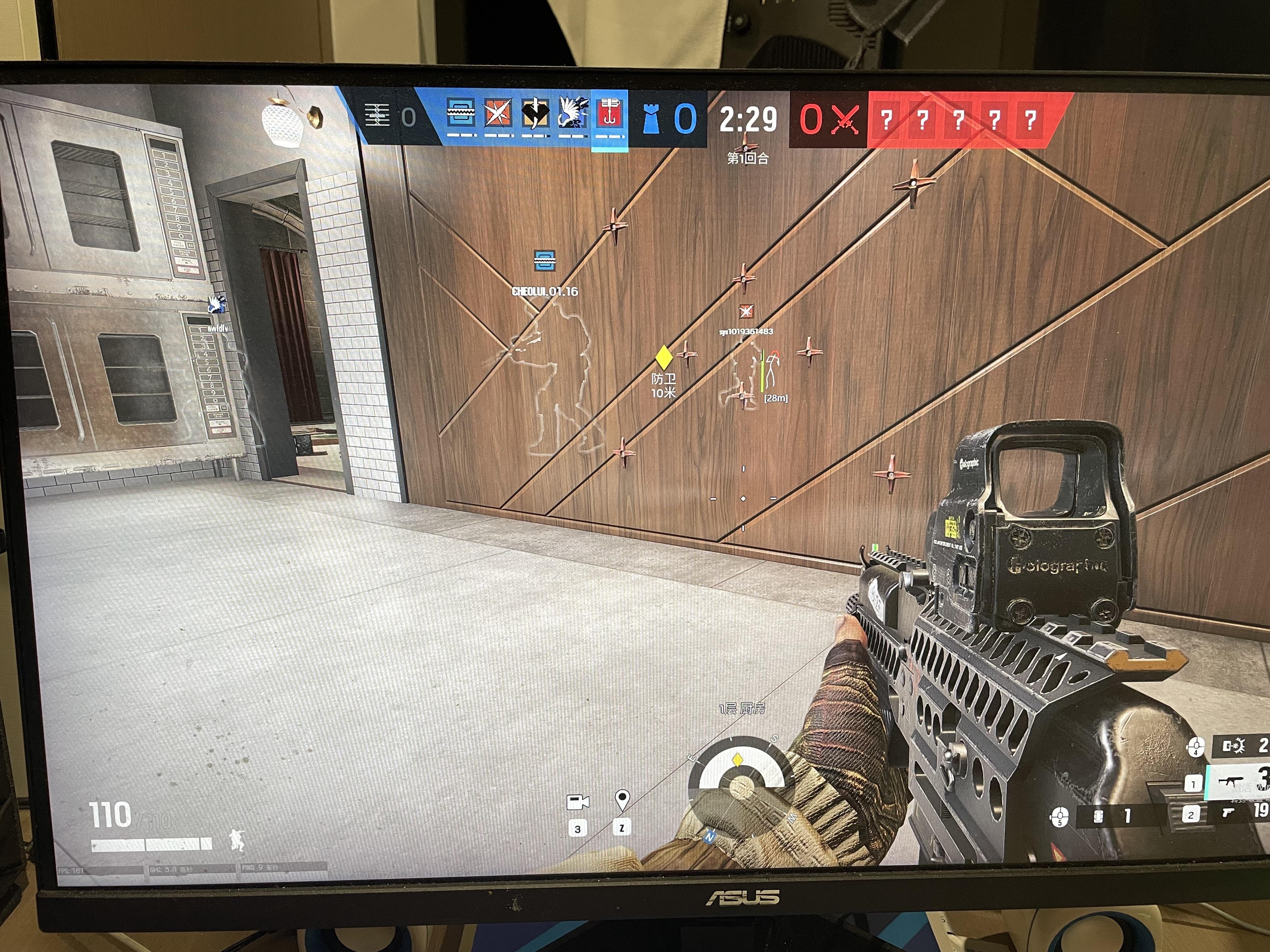Activate the map pin ping marker
The image size is (1270, 952).
coord(622,799)
